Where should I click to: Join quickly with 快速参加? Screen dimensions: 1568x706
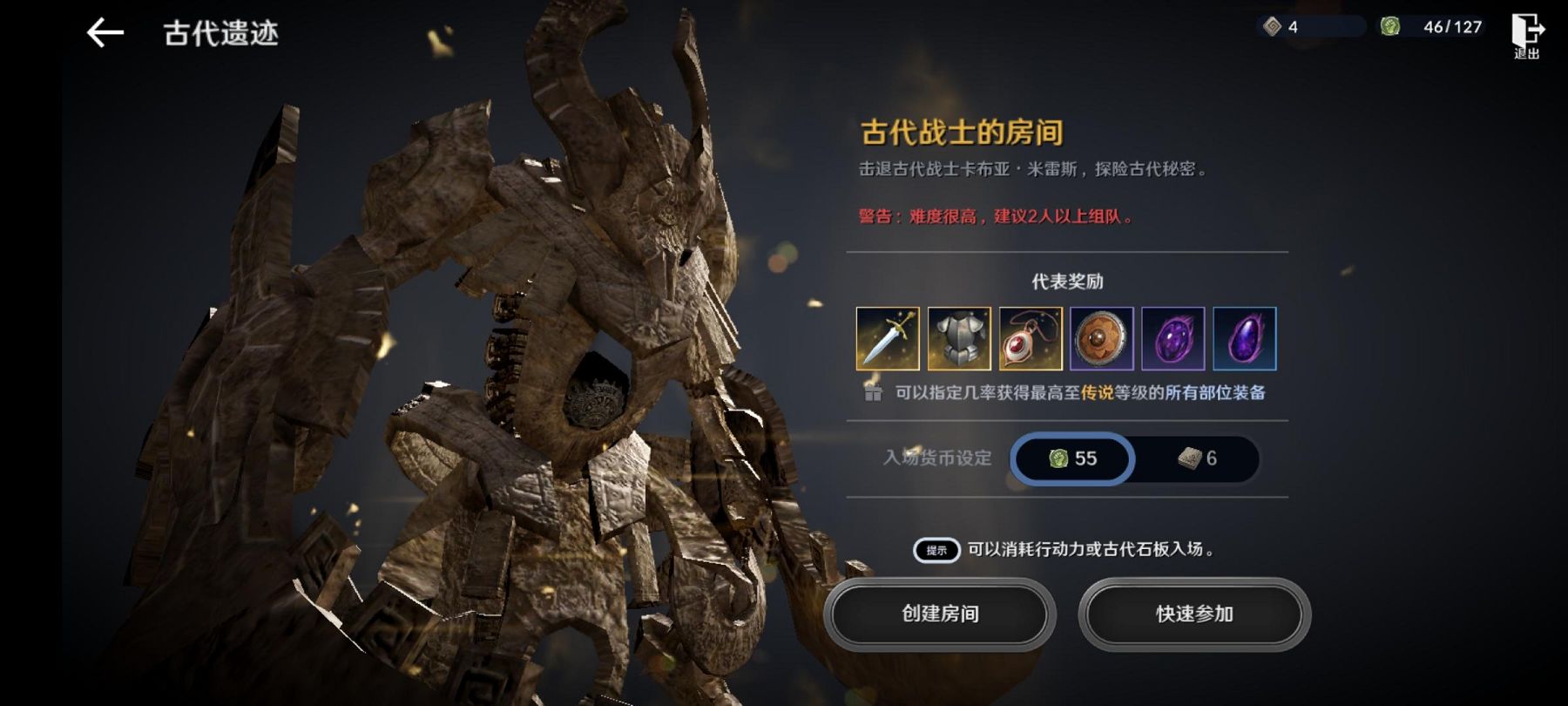(x=1194, y=614)
